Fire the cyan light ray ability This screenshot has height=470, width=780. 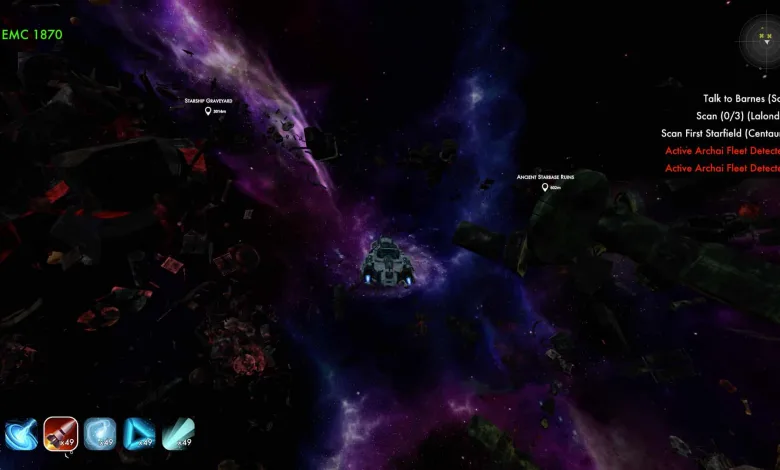178,434
